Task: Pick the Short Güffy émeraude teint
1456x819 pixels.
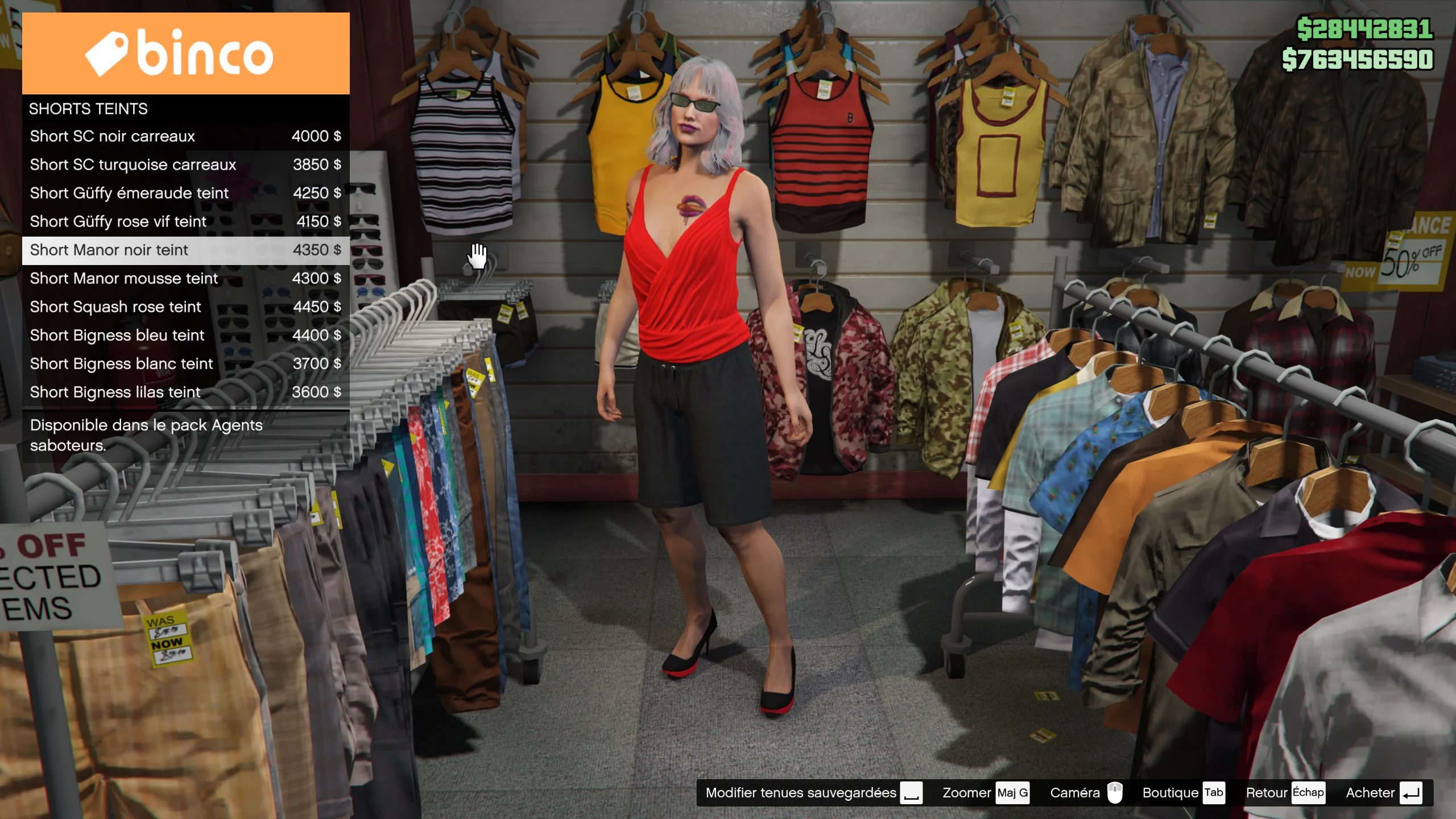Action: tap(185, 193)
